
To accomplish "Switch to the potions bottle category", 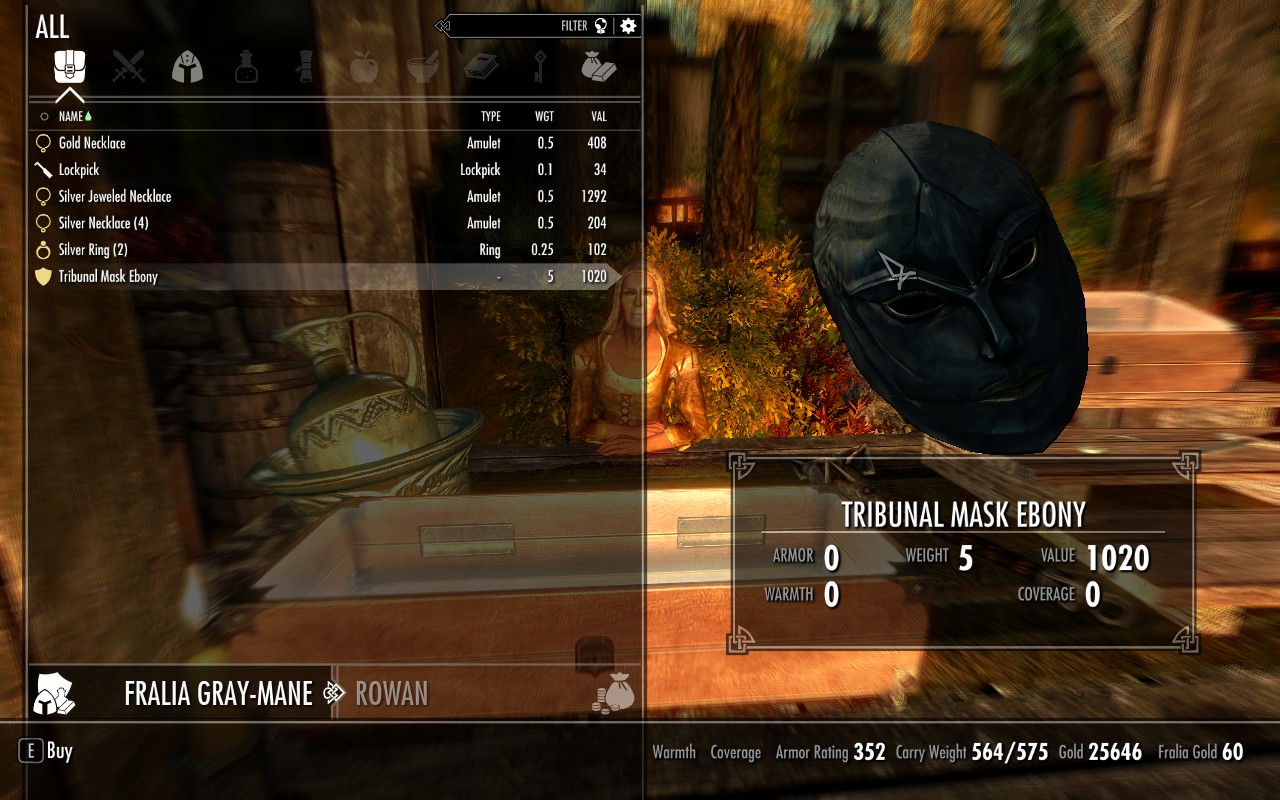I will [246, 67].
